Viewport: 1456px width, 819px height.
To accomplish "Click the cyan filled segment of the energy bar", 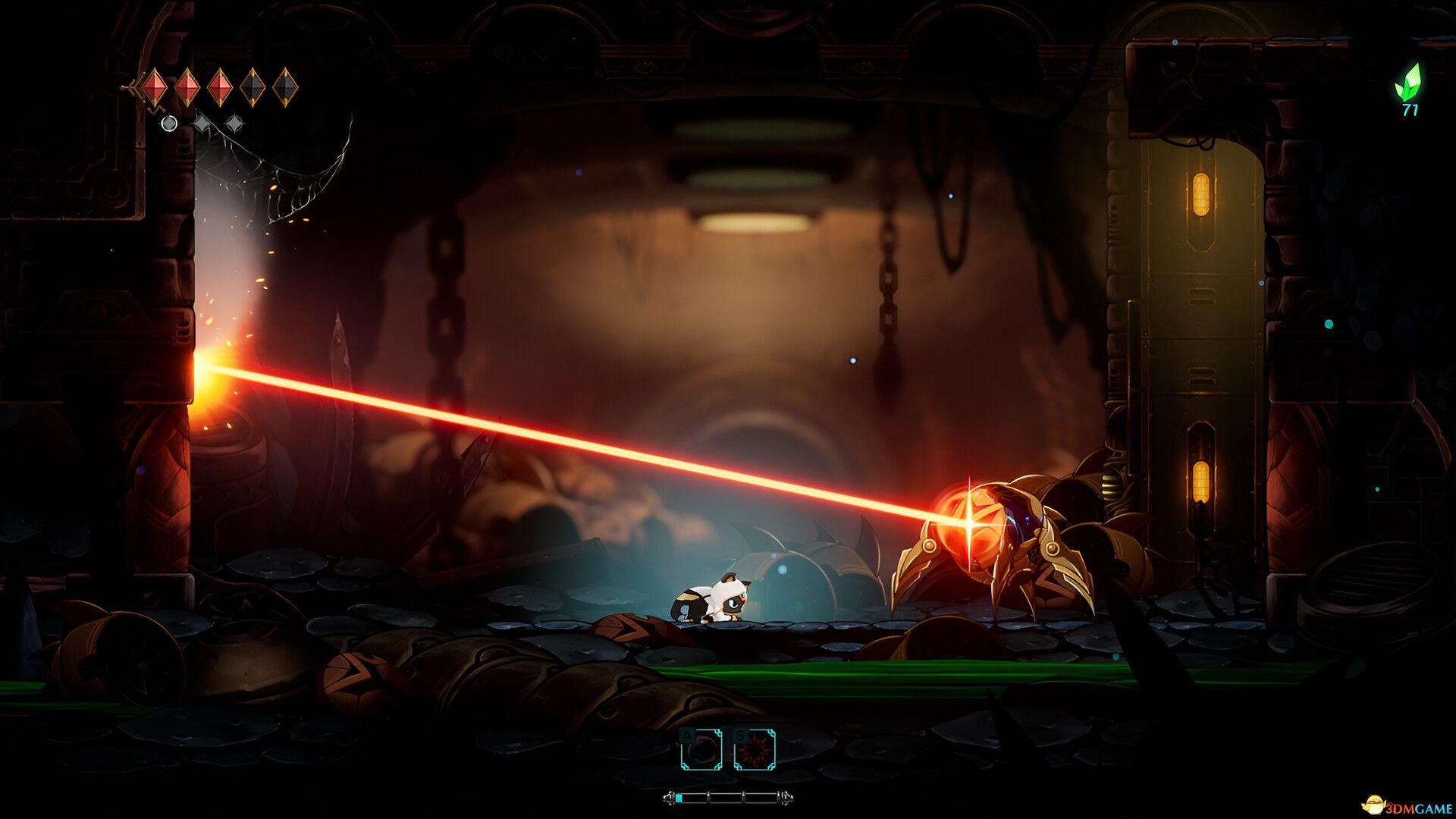I will tap(679, 799).
